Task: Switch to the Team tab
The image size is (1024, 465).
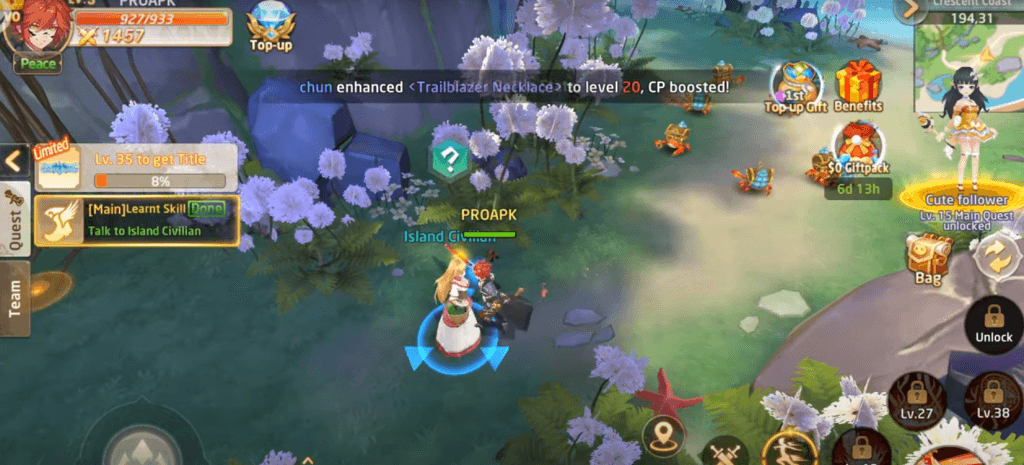Action: (14, 299)
